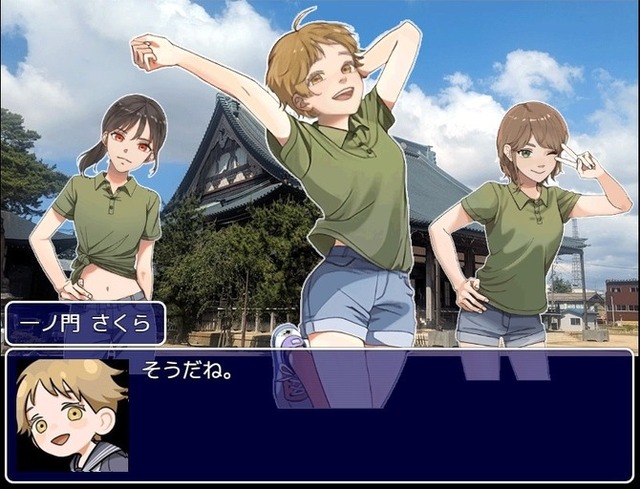
Task: Click the dialogue message box to continue
Action: (380, 415)
